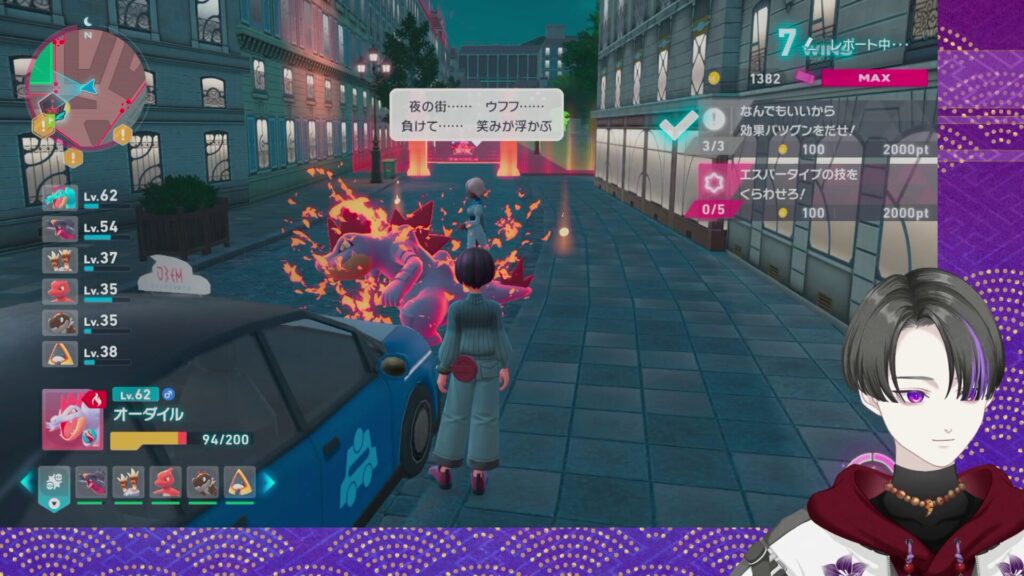This screenshot has width=1024, height=576.
Task: Choose the Lv.54 party member row
Action: click(83, 229)
